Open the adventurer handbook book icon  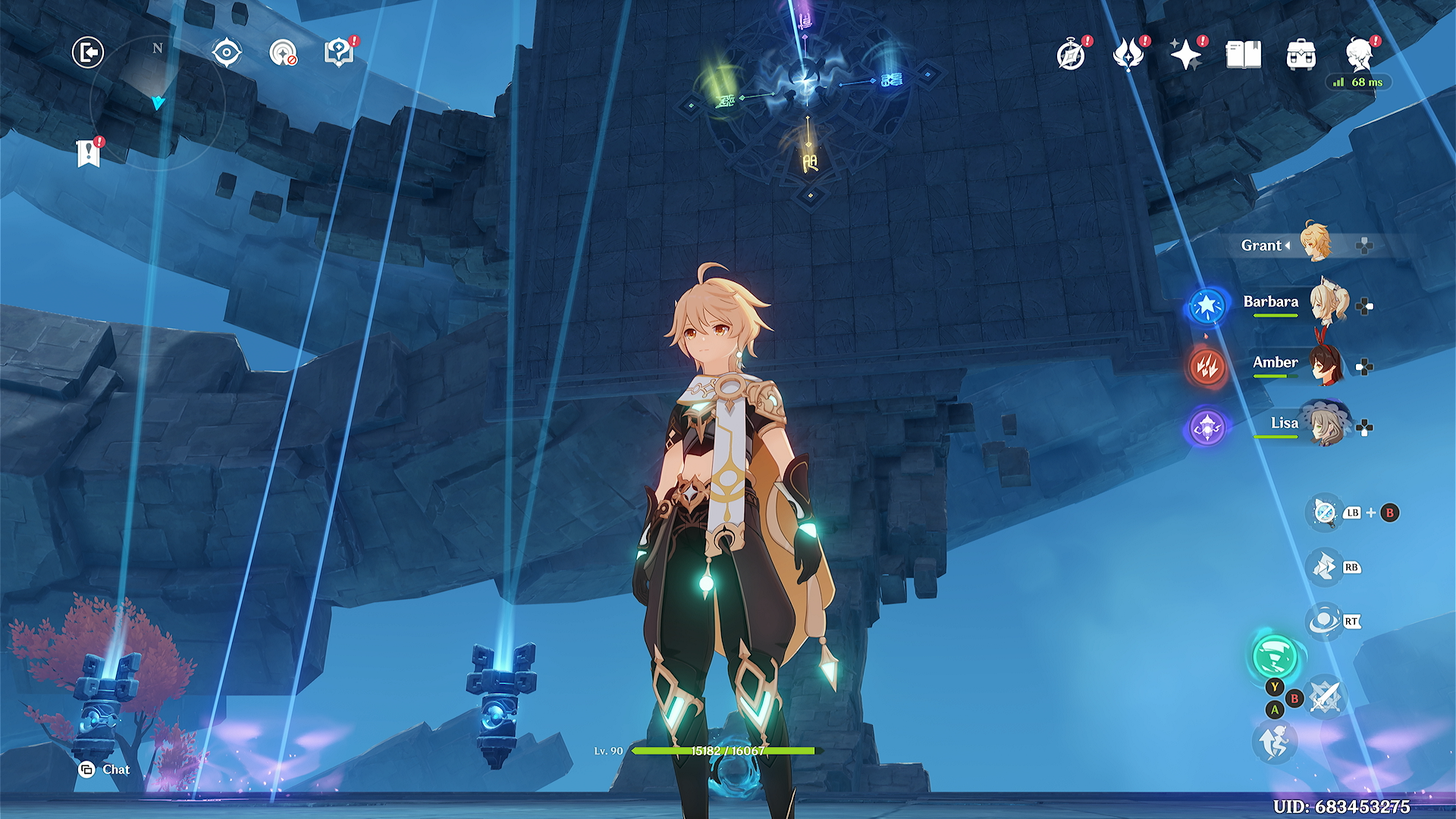tap(1244, 55)
